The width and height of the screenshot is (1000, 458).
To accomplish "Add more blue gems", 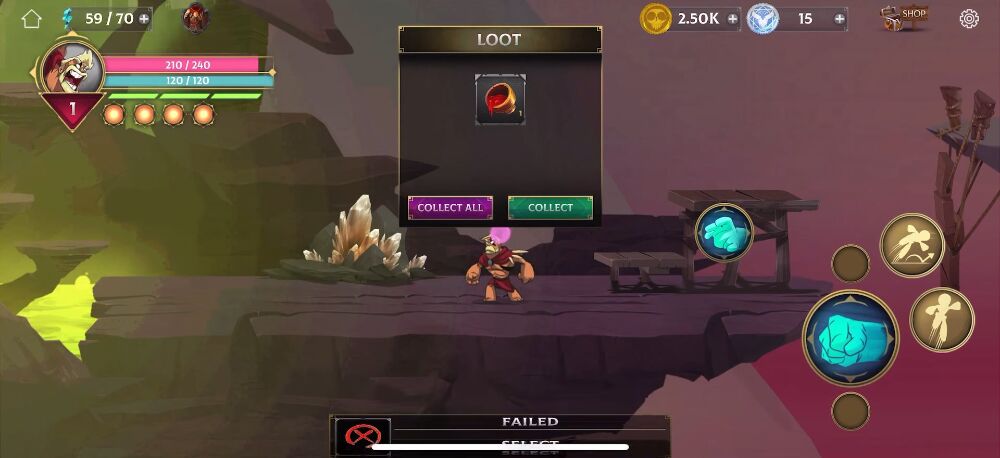I will [838, 18].
